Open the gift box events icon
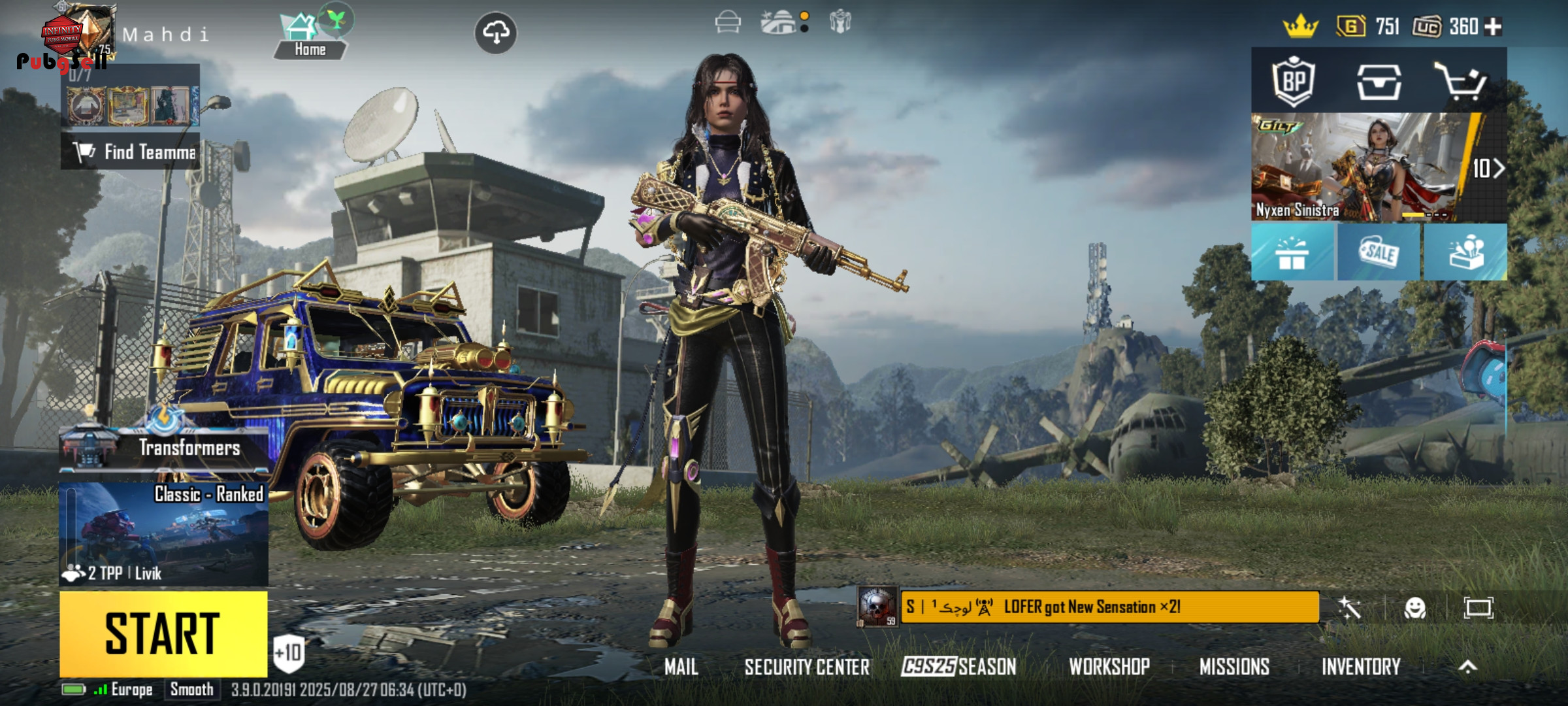 pyautogui.click(x=1292, y=253)
